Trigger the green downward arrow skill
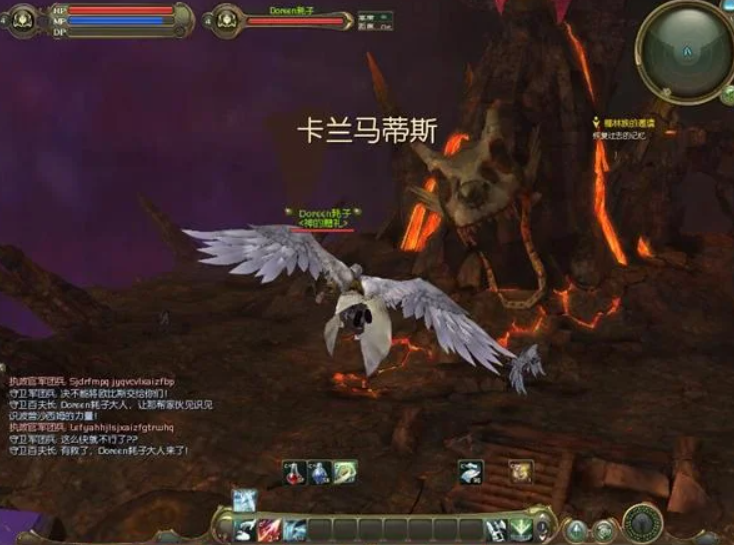This screenshot has height=545, width=734. tap(520, 529)
